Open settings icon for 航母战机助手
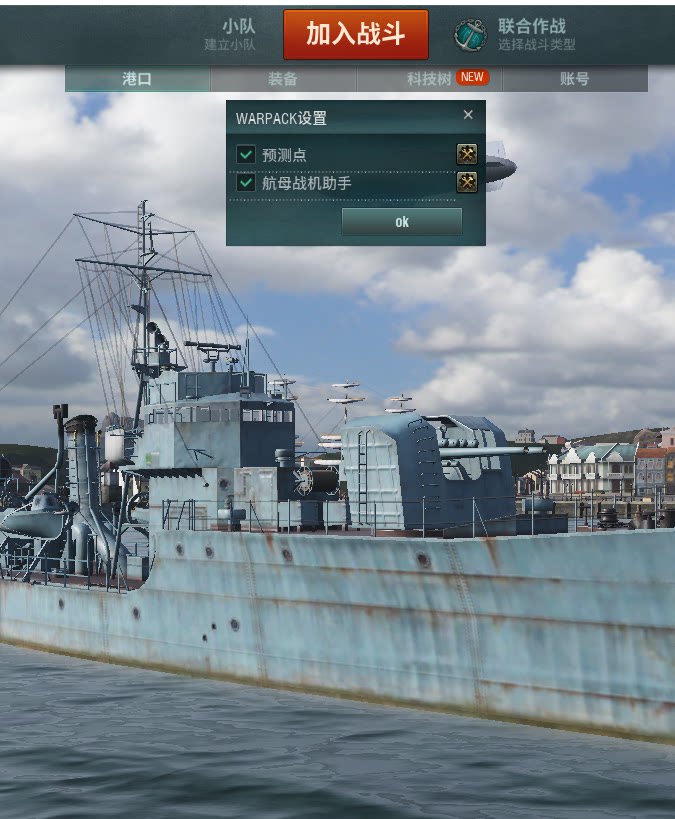This screenshot has height=819, width=675. click(466, 183)
